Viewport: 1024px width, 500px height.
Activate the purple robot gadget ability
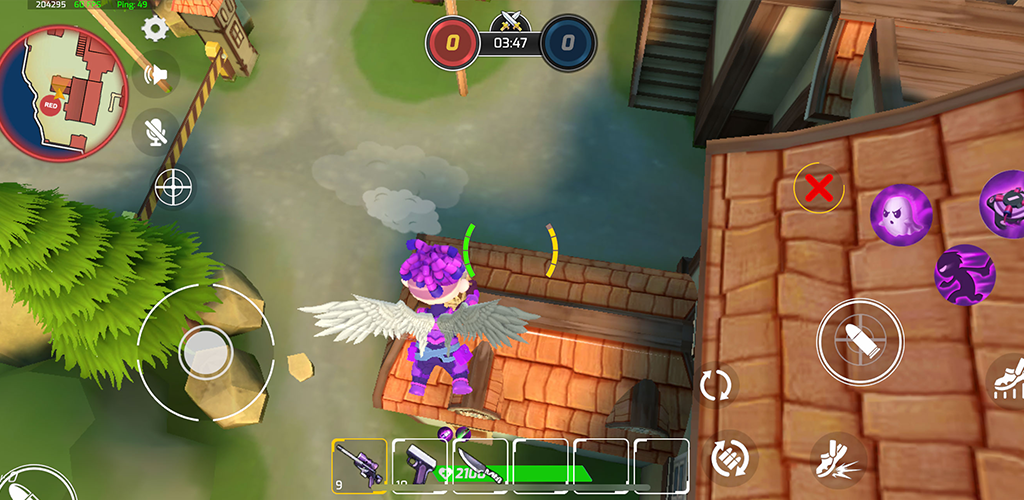1003,202
